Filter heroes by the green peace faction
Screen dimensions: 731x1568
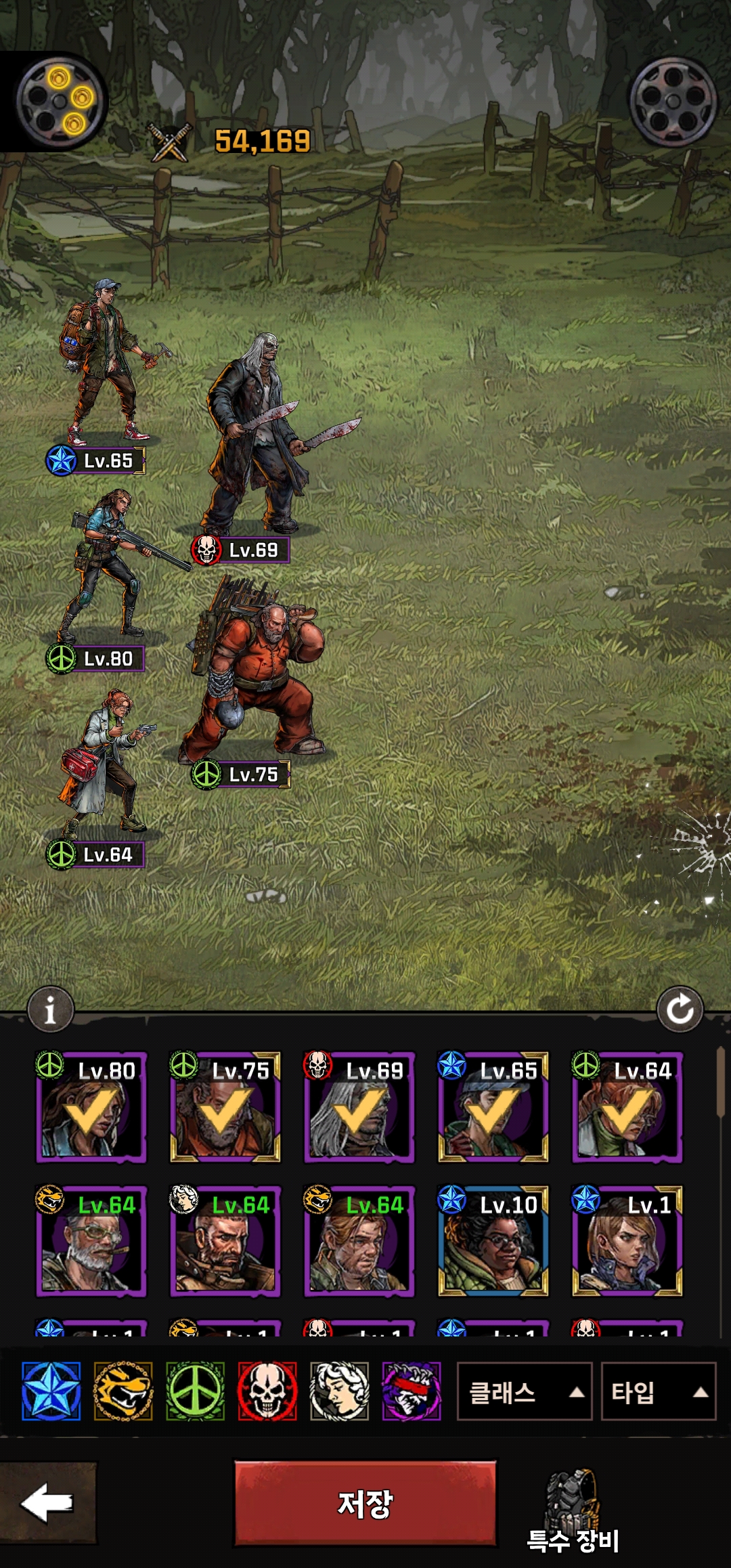[195, 1391]
